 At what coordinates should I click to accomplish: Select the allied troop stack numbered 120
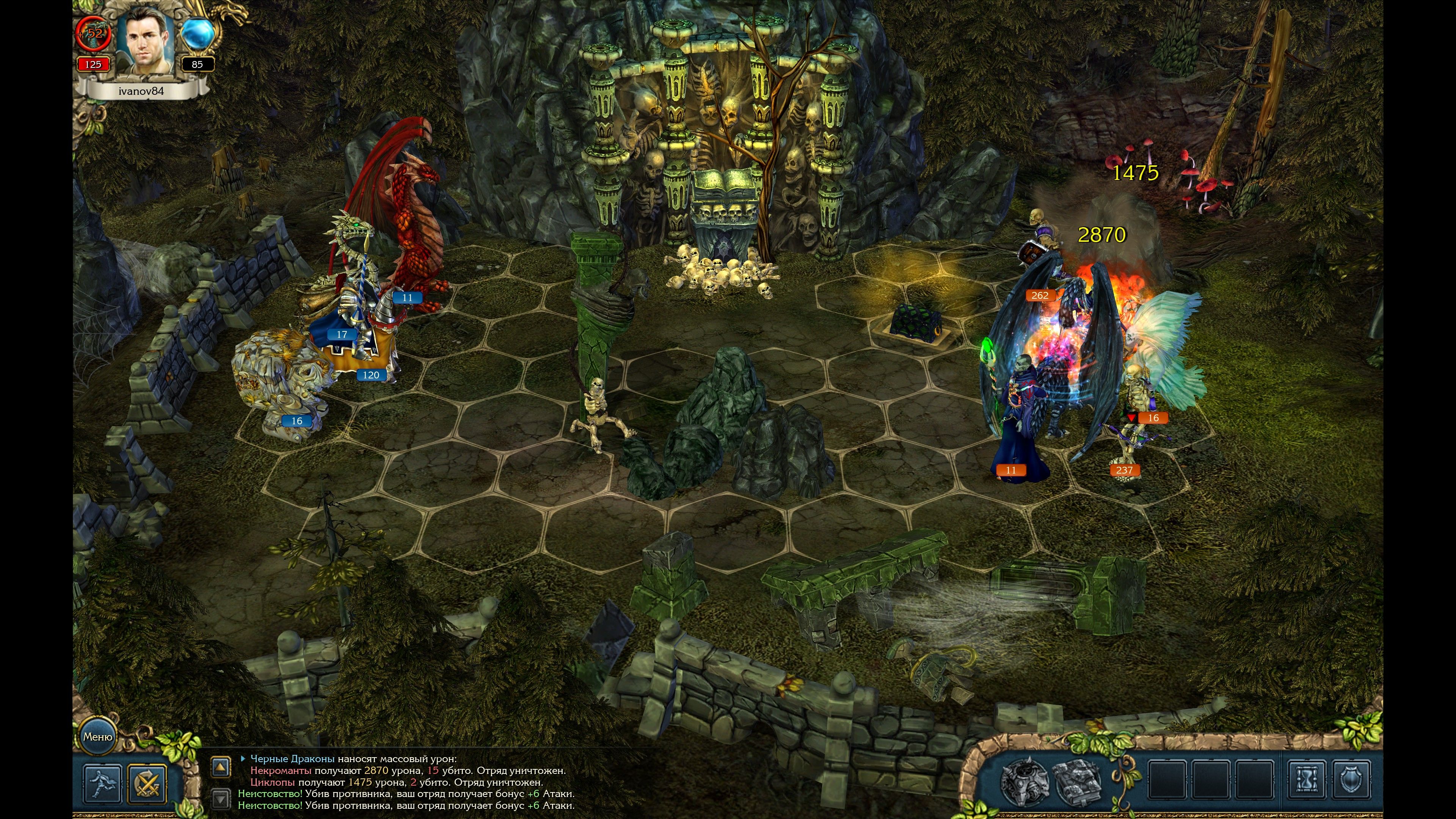(371, 375)
